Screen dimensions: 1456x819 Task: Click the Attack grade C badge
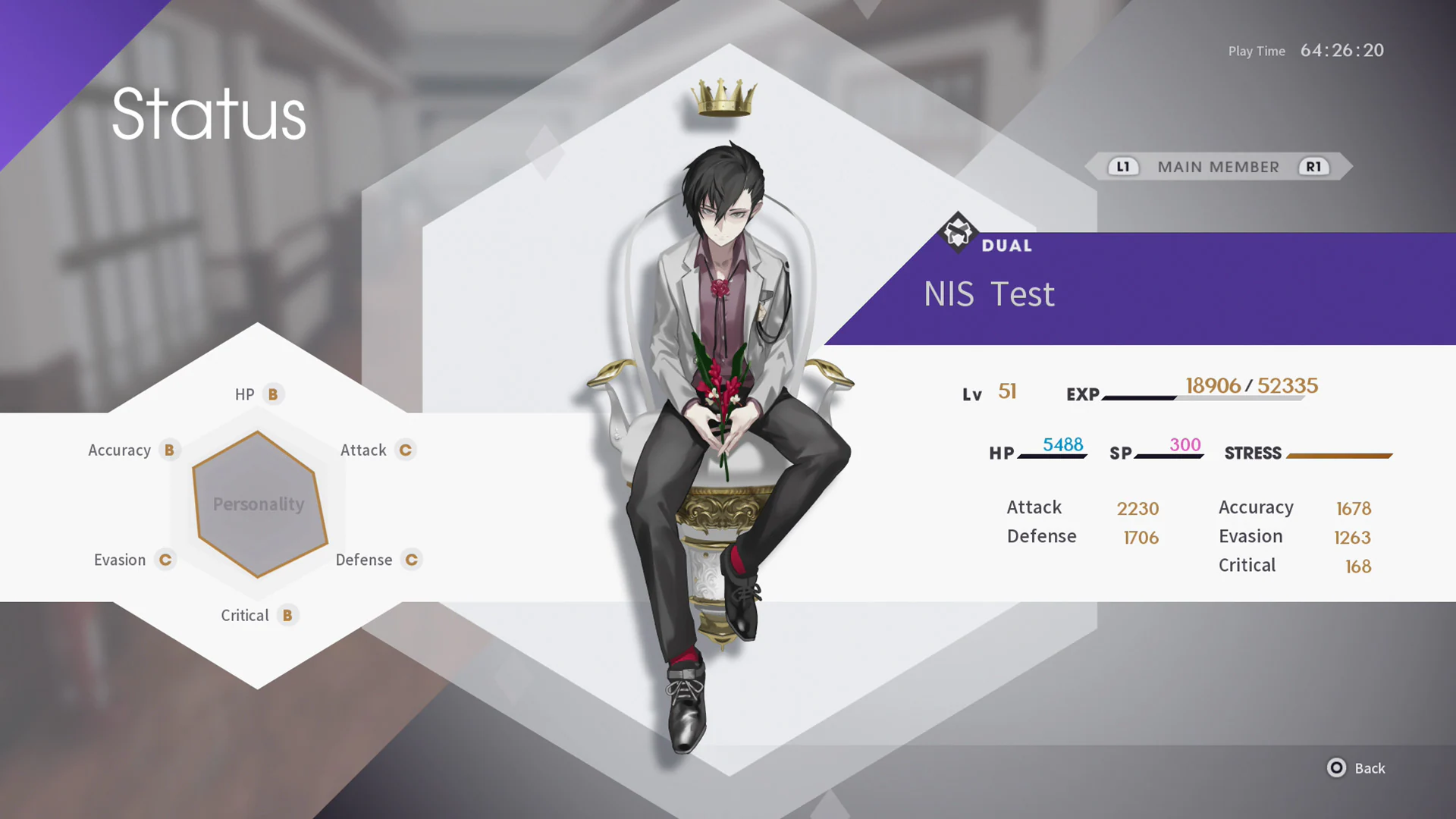(405, 450)
